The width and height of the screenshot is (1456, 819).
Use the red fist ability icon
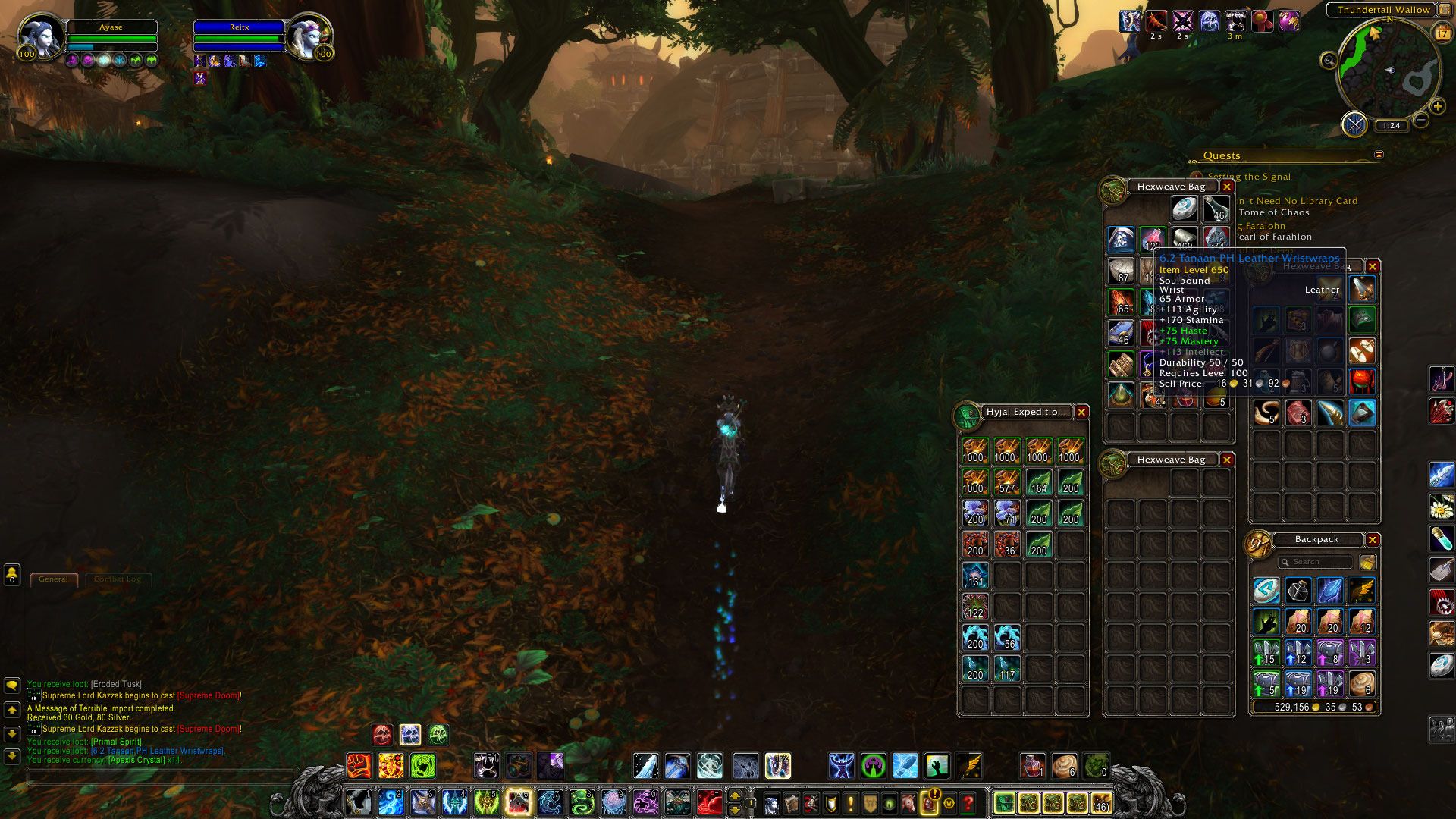coord(359,766)
